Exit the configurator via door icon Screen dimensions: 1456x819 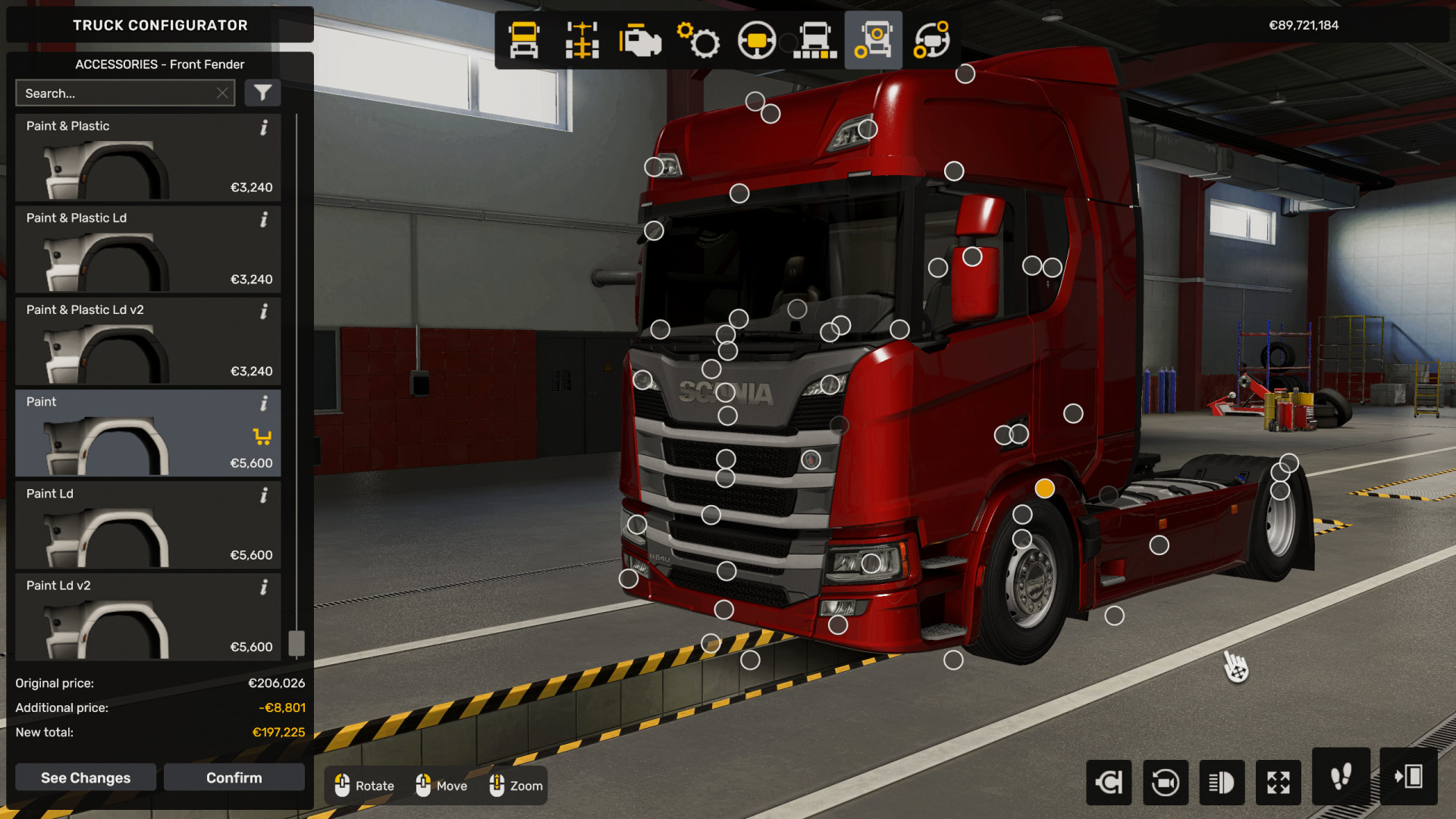click(x=1408, y=777)
